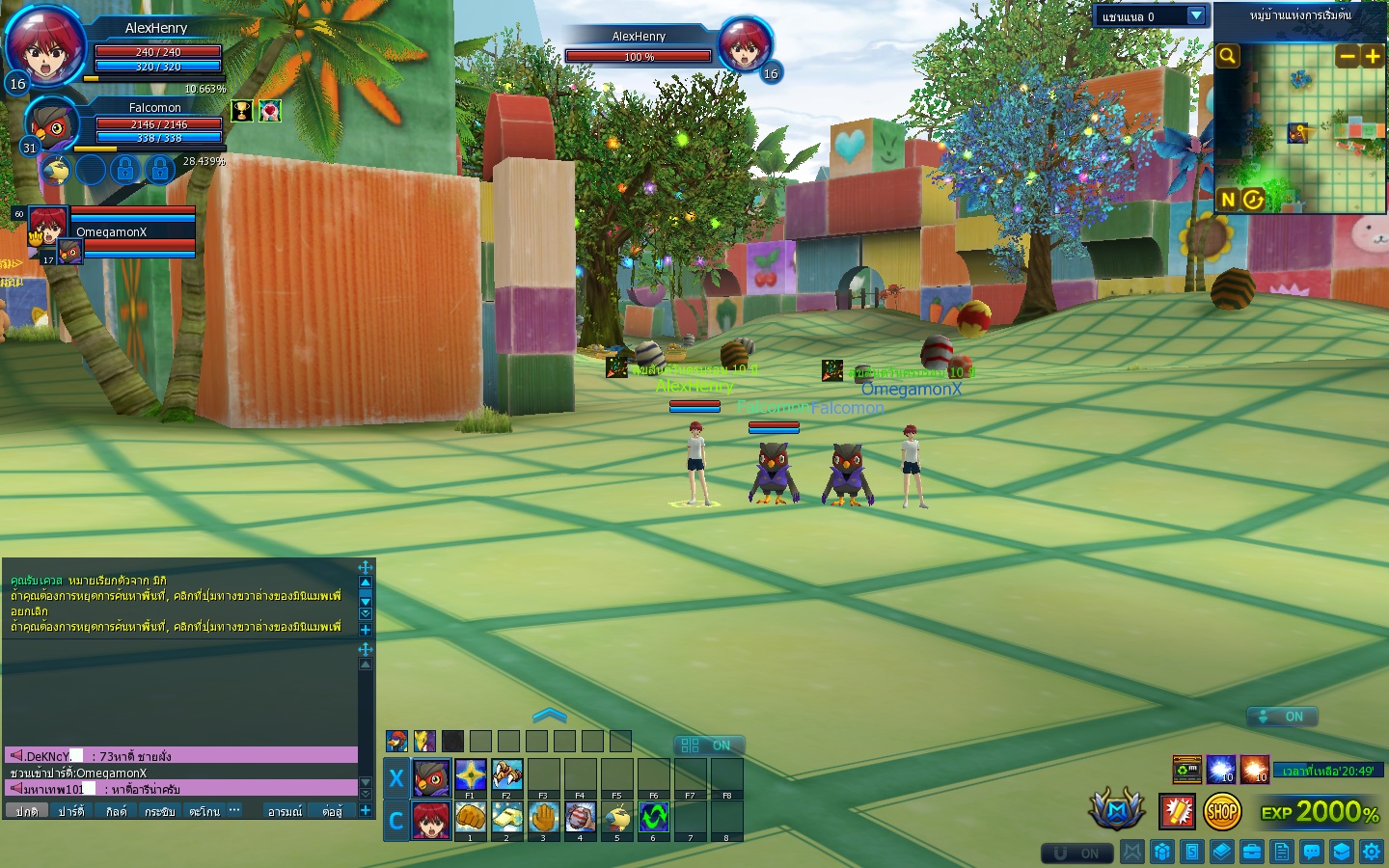Open the channel dropdown at top
Viewport: 1389px width, 868px height.
[1196, 15]
